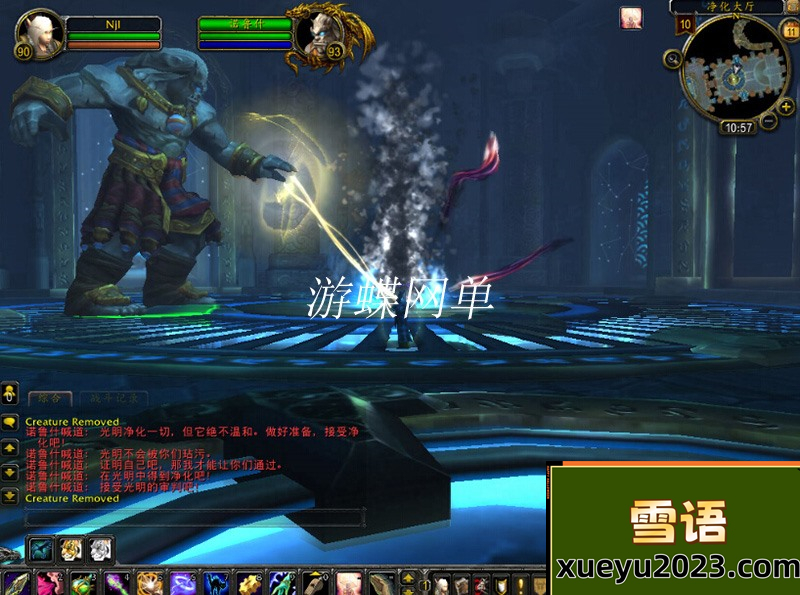Click the player portrait in the corner
Screen dimensions: 800x595
click(38, 32)
